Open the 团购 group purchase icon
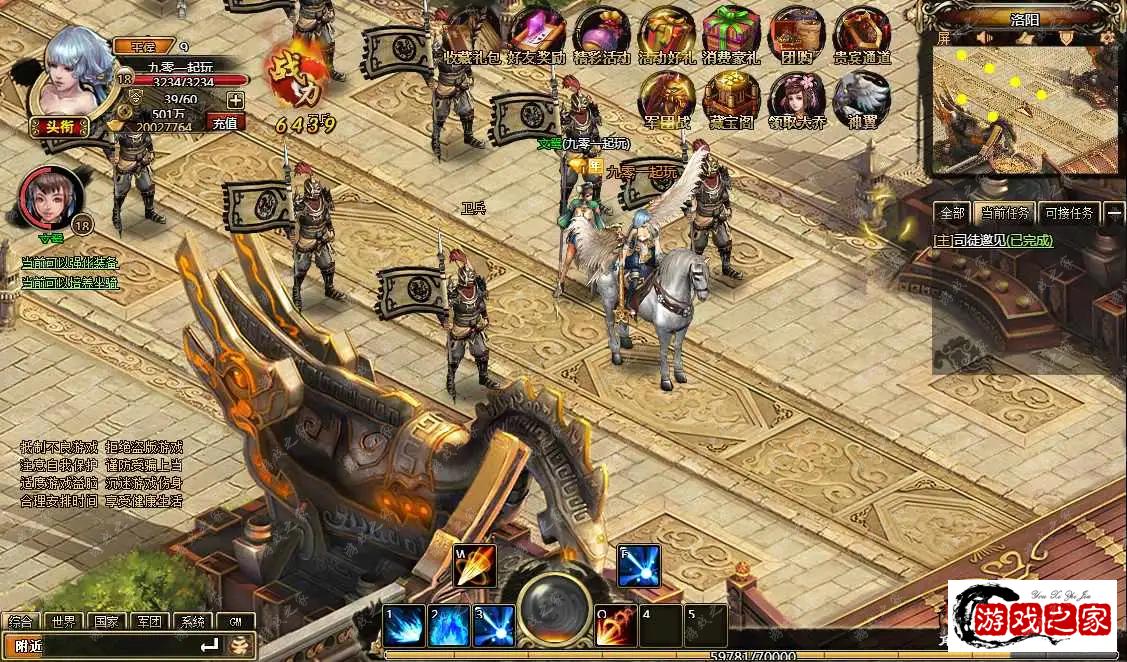The image size is (1127, 662). tap(796, 34)
